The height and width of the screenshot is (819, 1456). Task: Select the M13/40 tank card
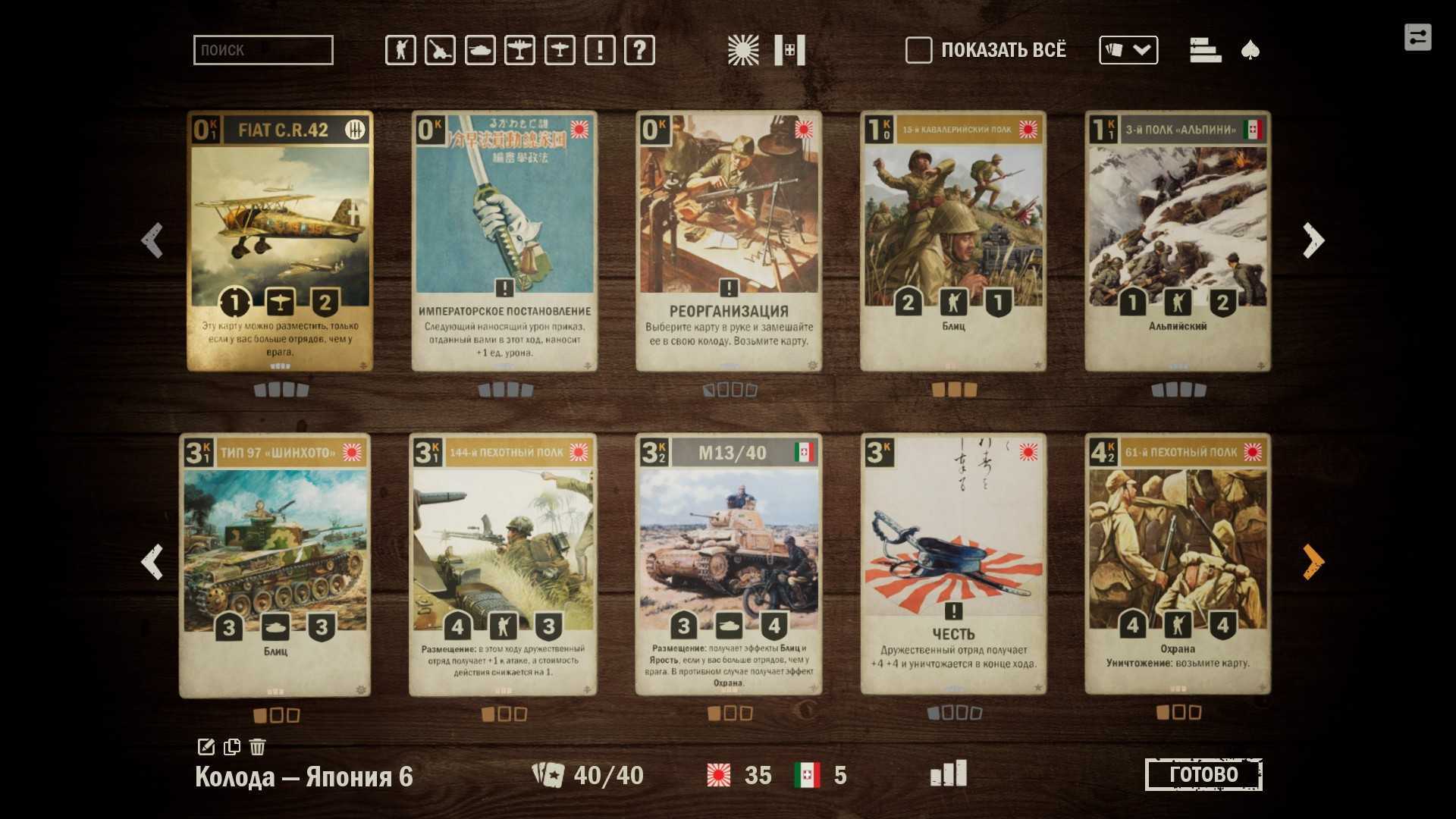pos(729,565)
